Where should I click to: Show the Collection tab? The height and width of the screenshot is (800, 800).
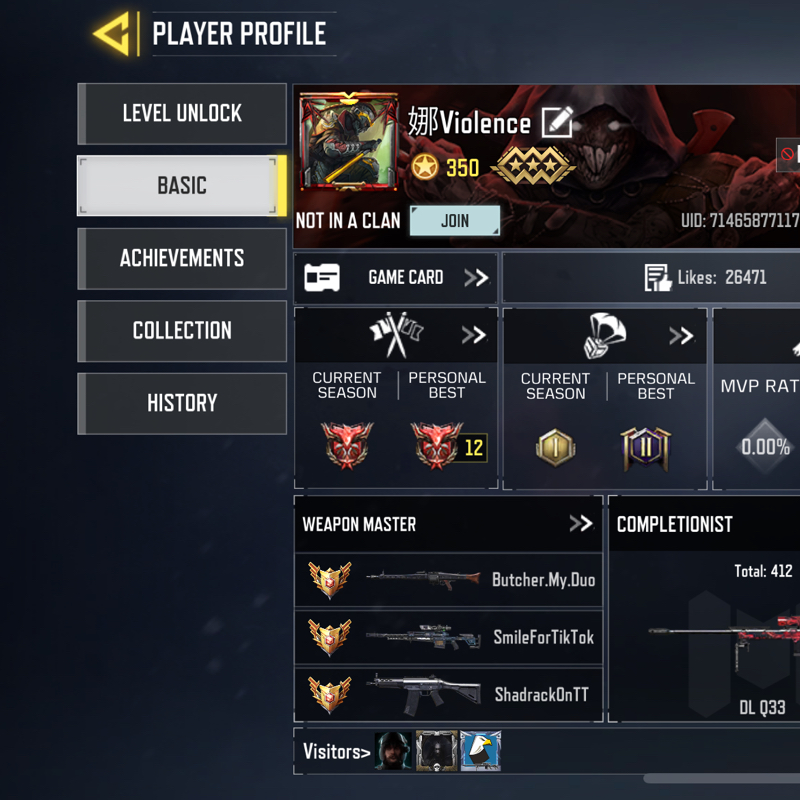(x=182, y=331)
